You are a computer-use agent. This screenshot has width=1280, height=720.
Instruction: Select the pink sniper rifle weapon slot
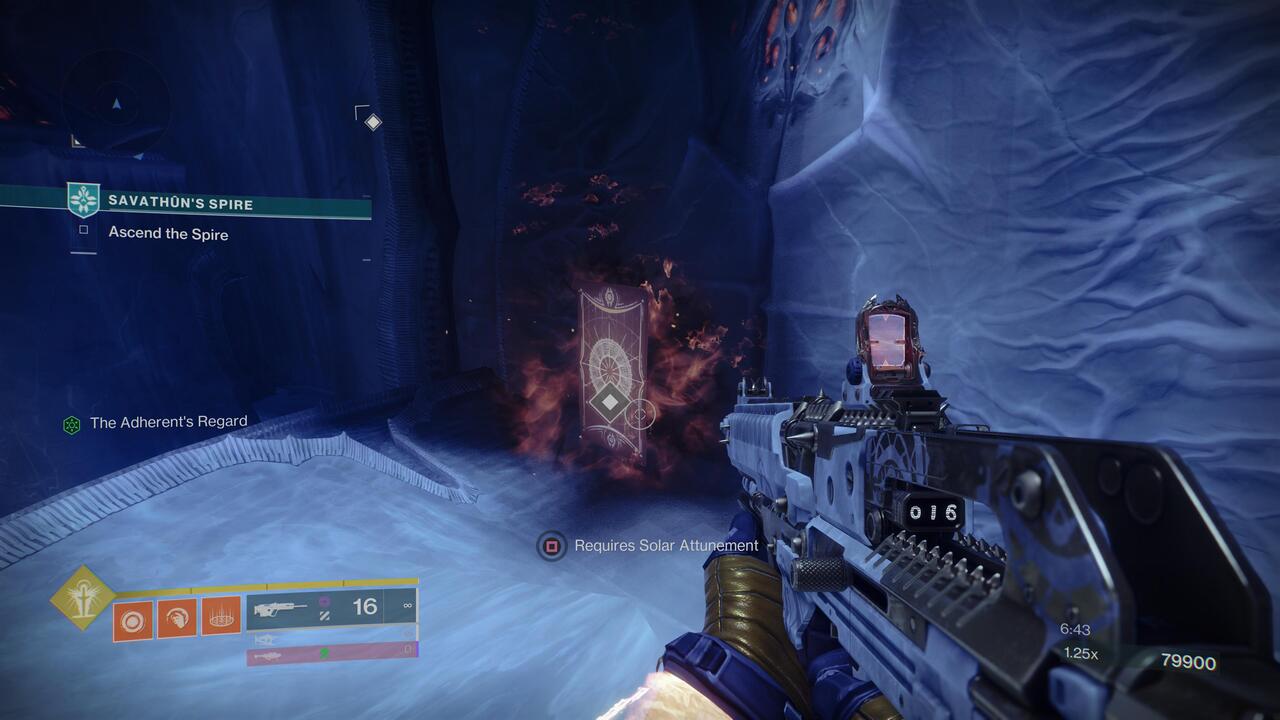tap(270, 656)
